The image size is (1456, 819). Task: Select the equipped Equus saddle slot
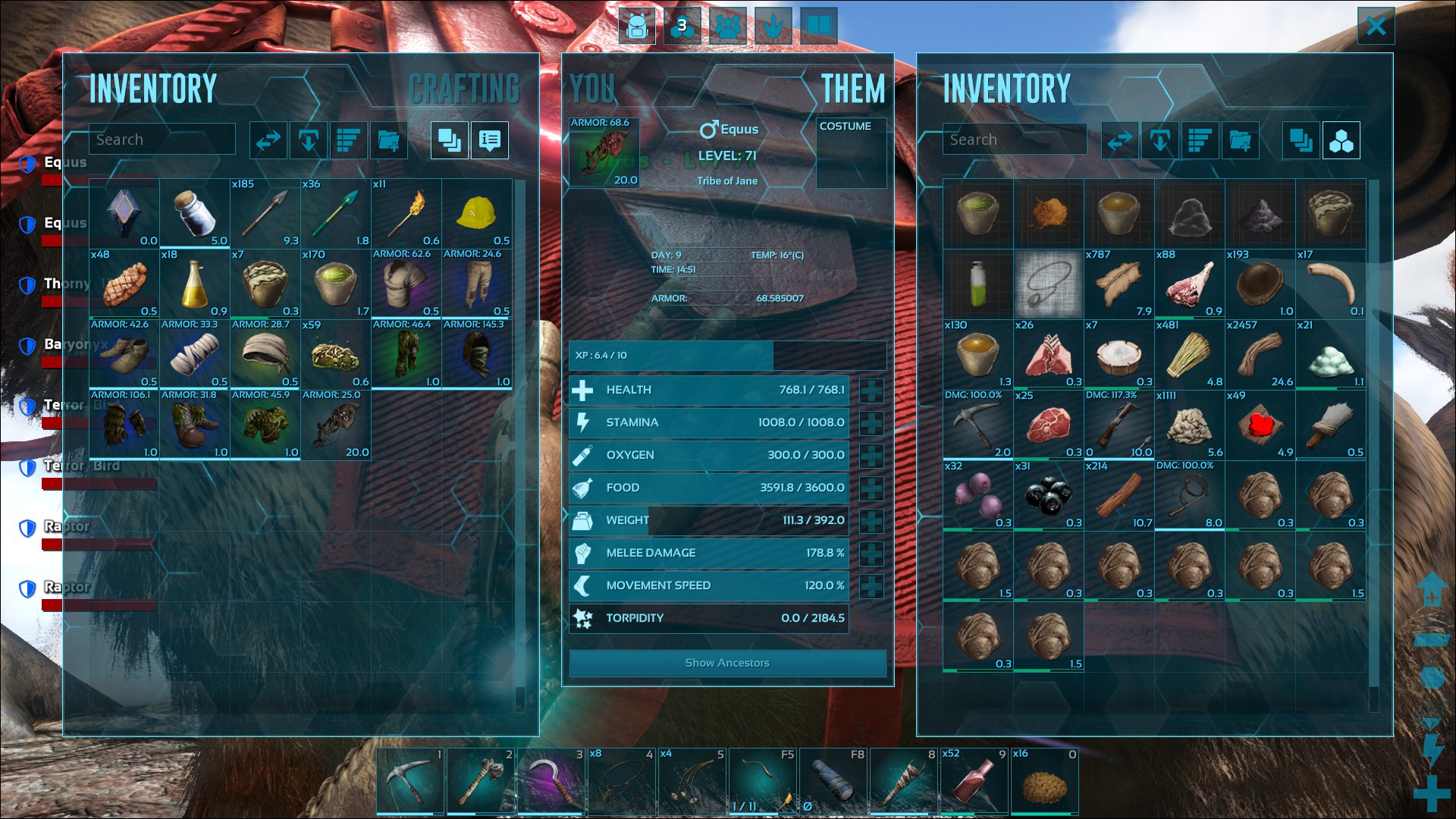(x=604, y=152)
